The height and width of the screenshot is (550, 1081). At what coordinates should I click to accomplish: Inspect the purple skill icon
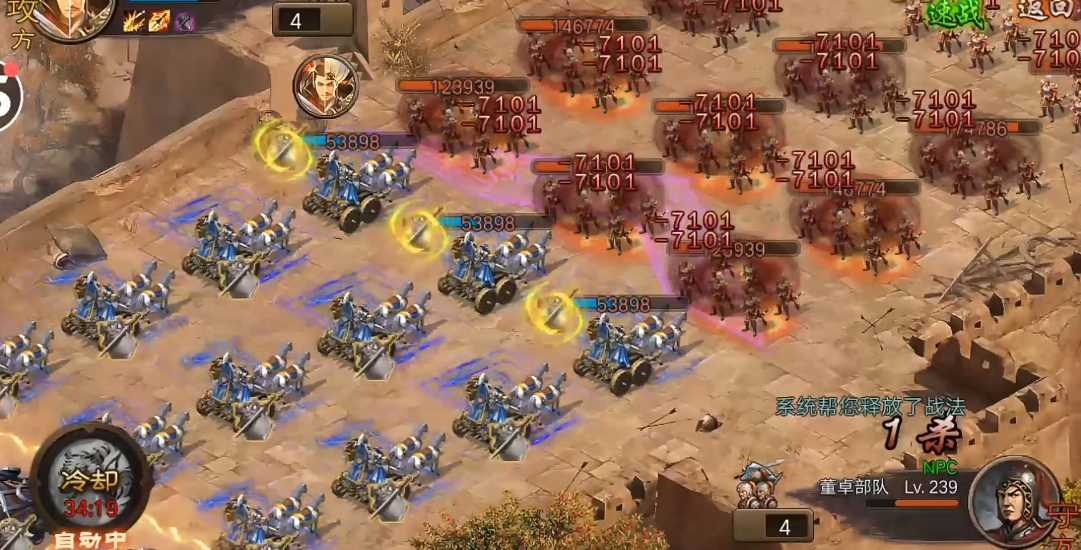tap(184, 22)
